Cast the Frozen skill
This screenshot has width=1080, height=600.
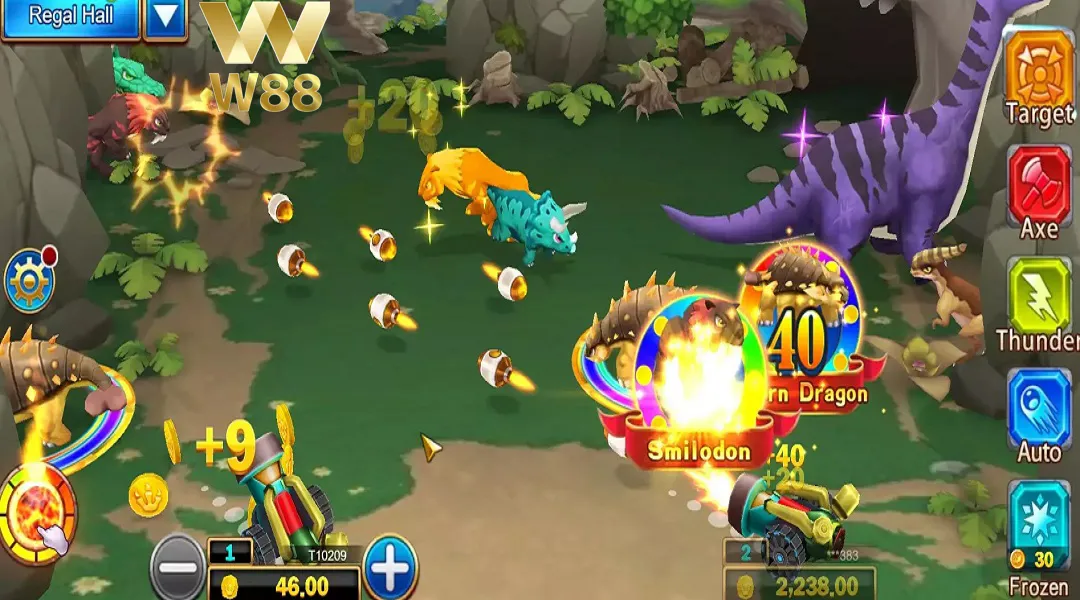pos(1038,520)
